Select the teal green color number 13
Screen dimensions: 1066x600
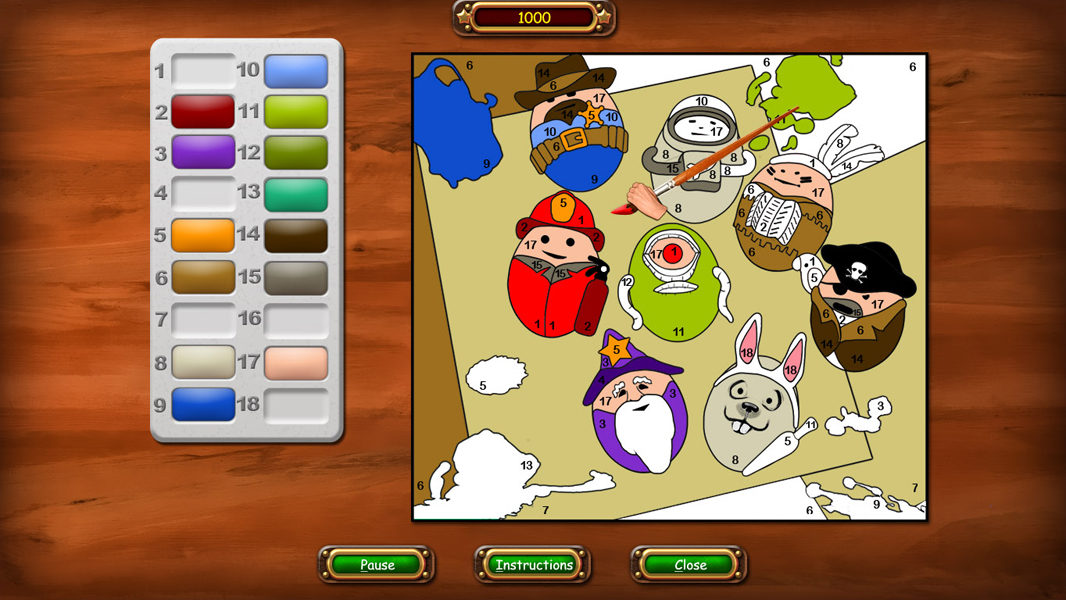click(296, 195)
